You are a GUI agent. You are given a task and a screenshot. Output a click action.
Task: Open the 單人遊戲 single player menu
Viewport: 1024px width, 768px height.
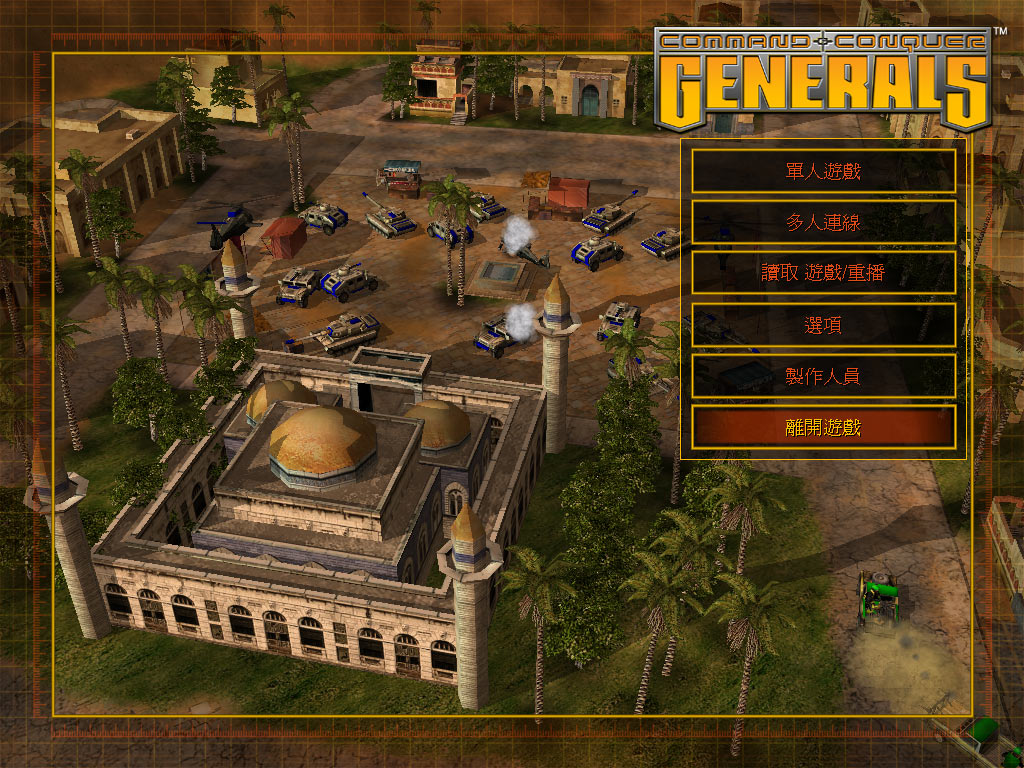[x=823, y=171]
